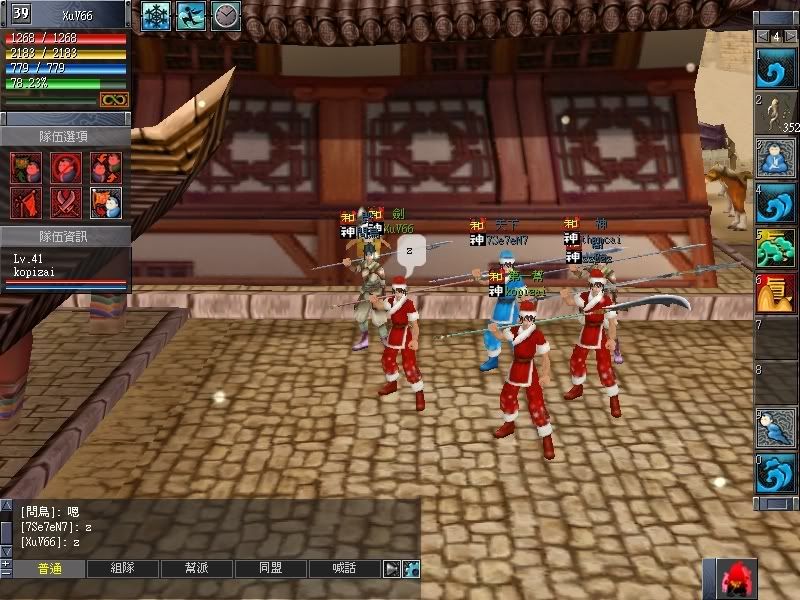Activate the green cloud skill in slot 5
The height and width of the screenshot is (600, 800).
[x=776, y=247]
